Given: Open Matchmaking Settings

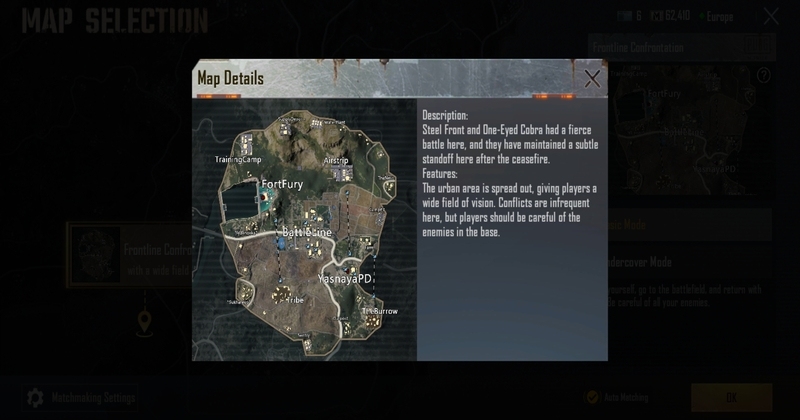Looking at the screenshot, I should pos(82,398).
